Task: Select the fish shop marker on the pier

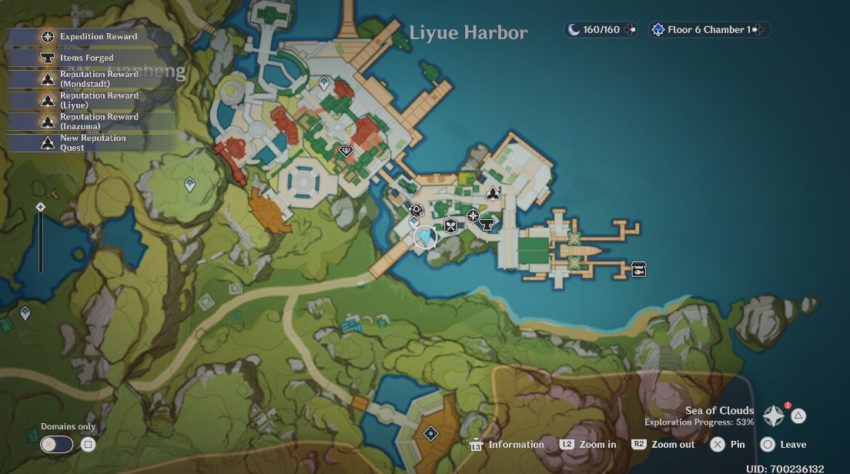Action: pyautogui.click(x=638, y=268)
